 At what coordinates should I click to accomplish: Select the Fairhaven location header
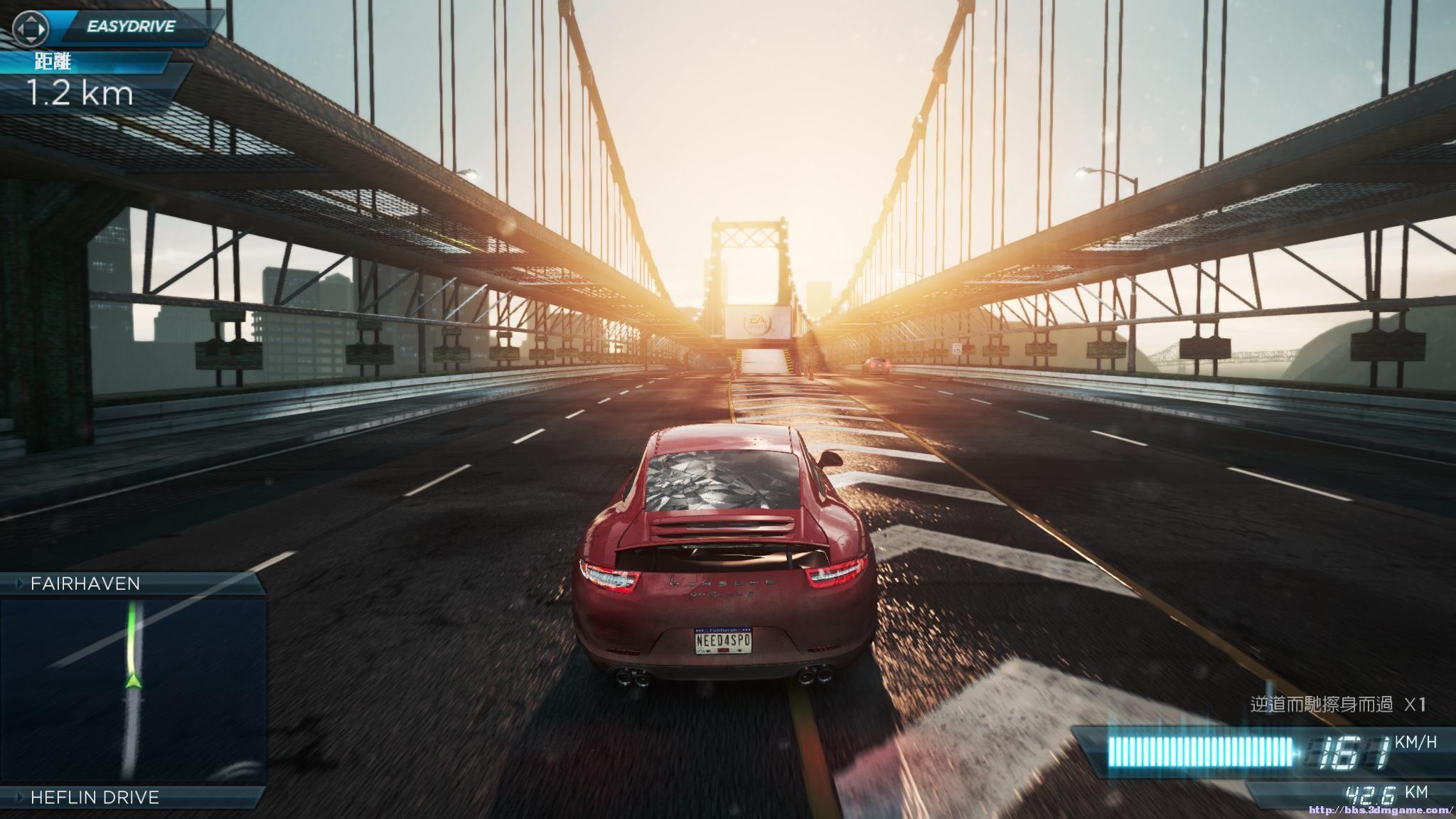pyautogui.click(x=85, y=584)
